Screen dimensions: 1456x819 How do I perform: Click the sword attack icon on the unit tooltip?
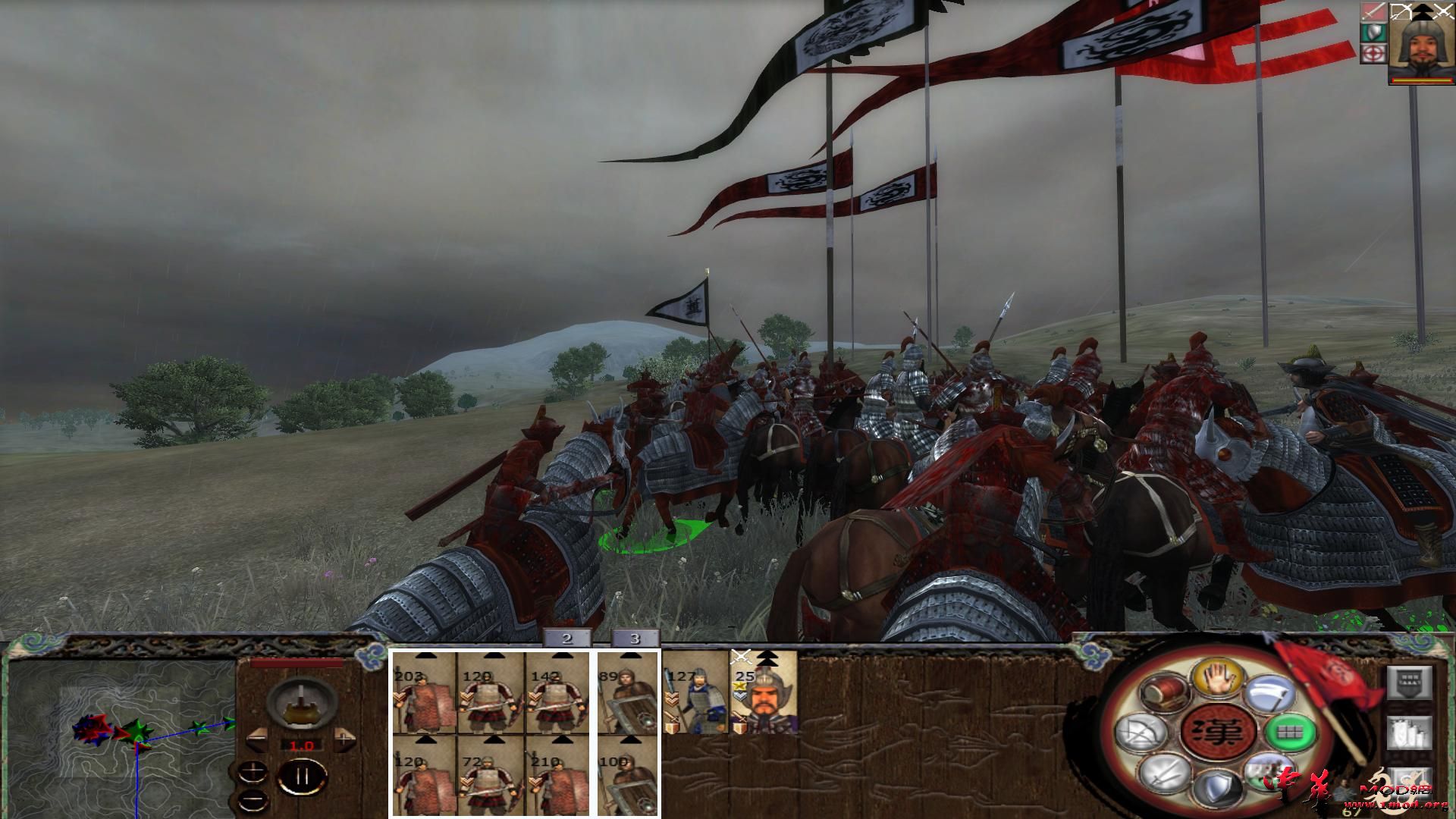(x=1374, y=12)
